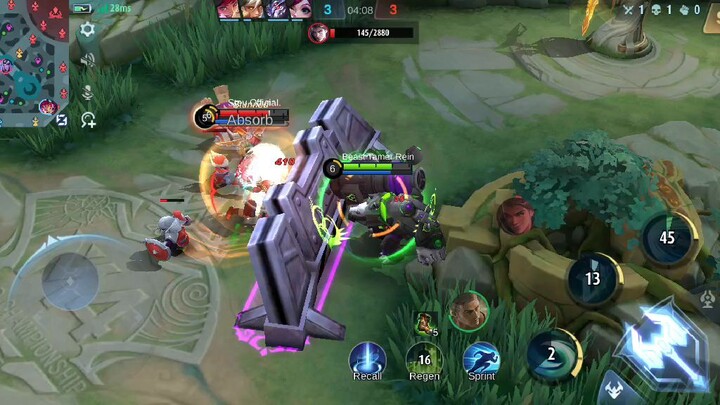Tap the switch icon beside the minimap
Screen dimensions: 720x405
coord(62,120)
